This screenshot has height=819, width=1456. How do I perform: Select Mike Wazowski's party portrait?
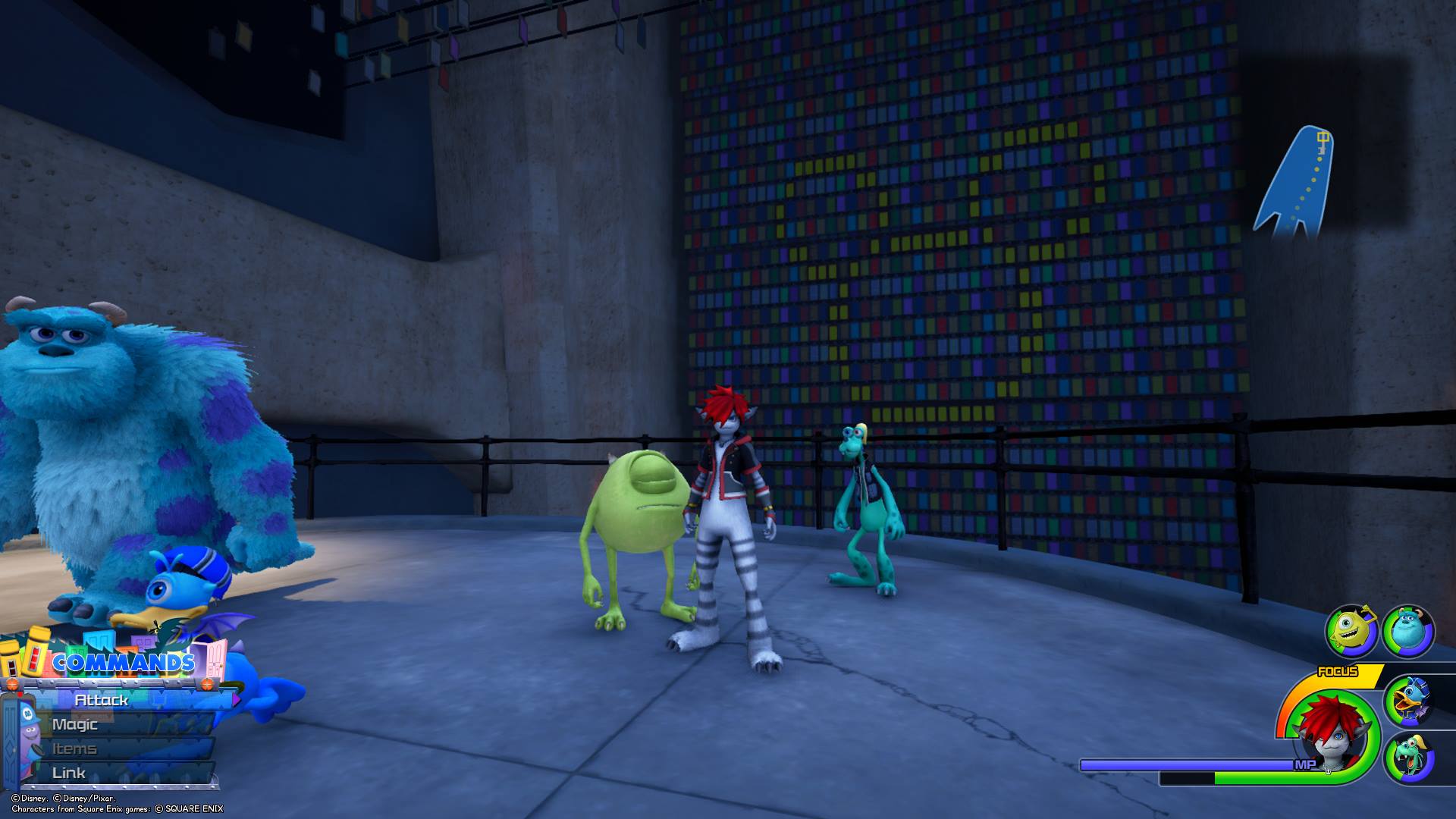pyautogui.click(x=1351, y=631)
